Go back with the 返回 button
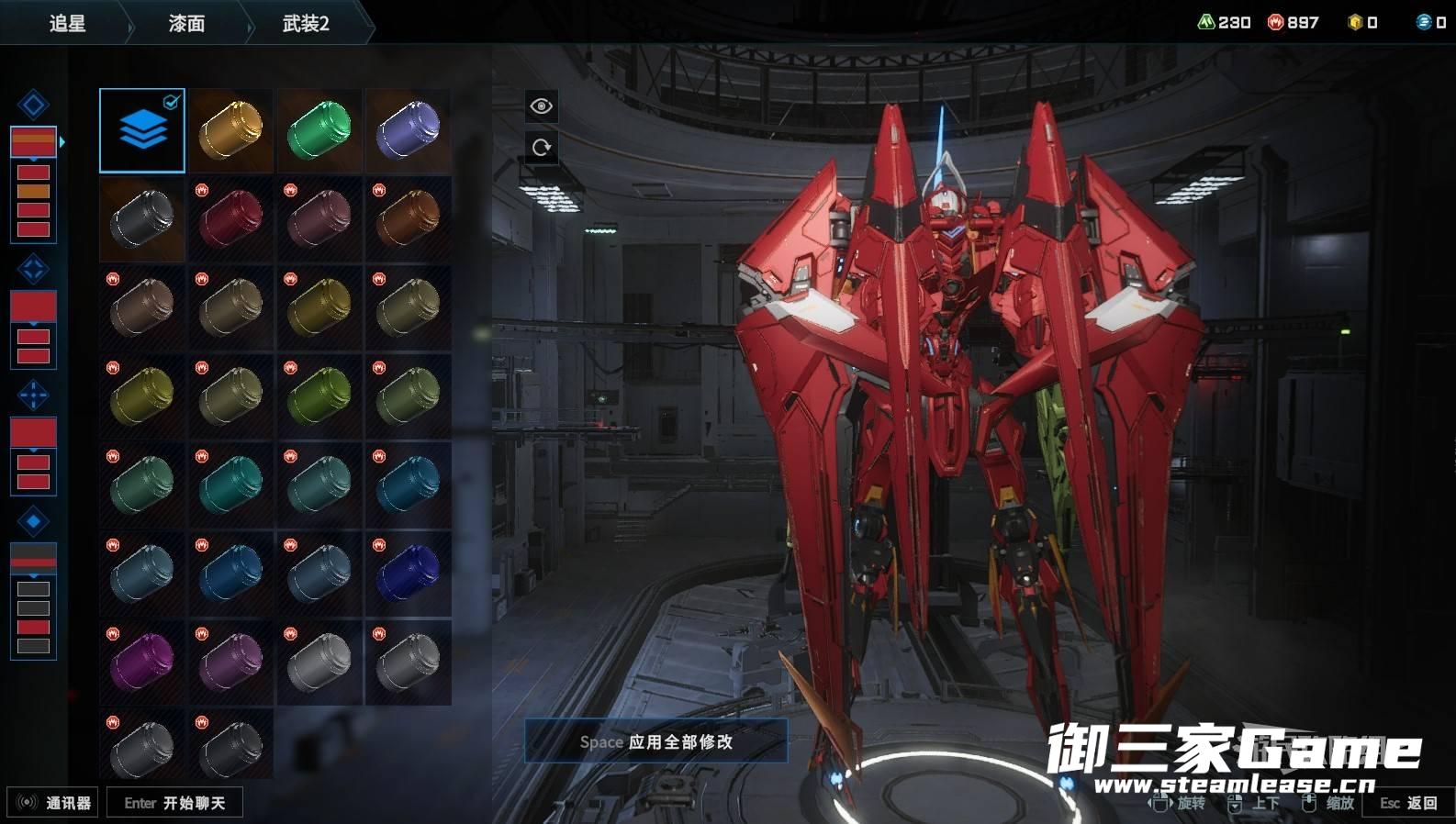1456x824 pixels. [1408, 803]
